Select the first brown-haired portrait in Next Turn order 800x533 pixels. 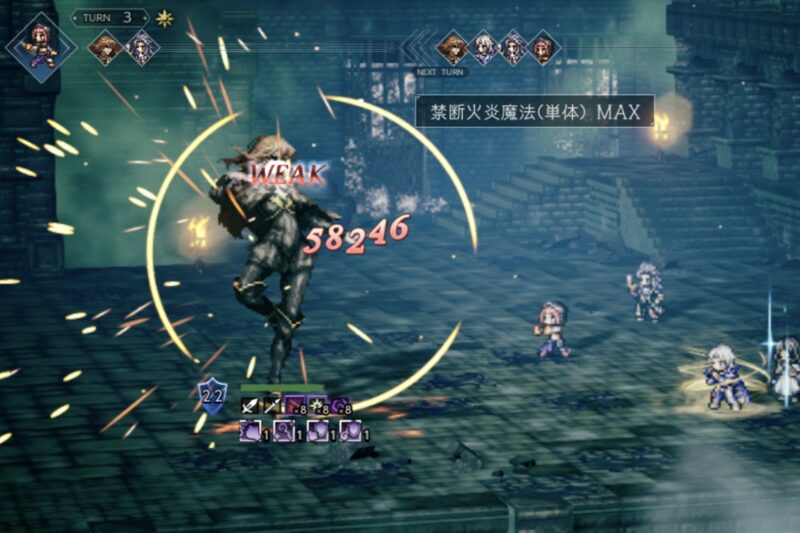[x=452, y=47]
